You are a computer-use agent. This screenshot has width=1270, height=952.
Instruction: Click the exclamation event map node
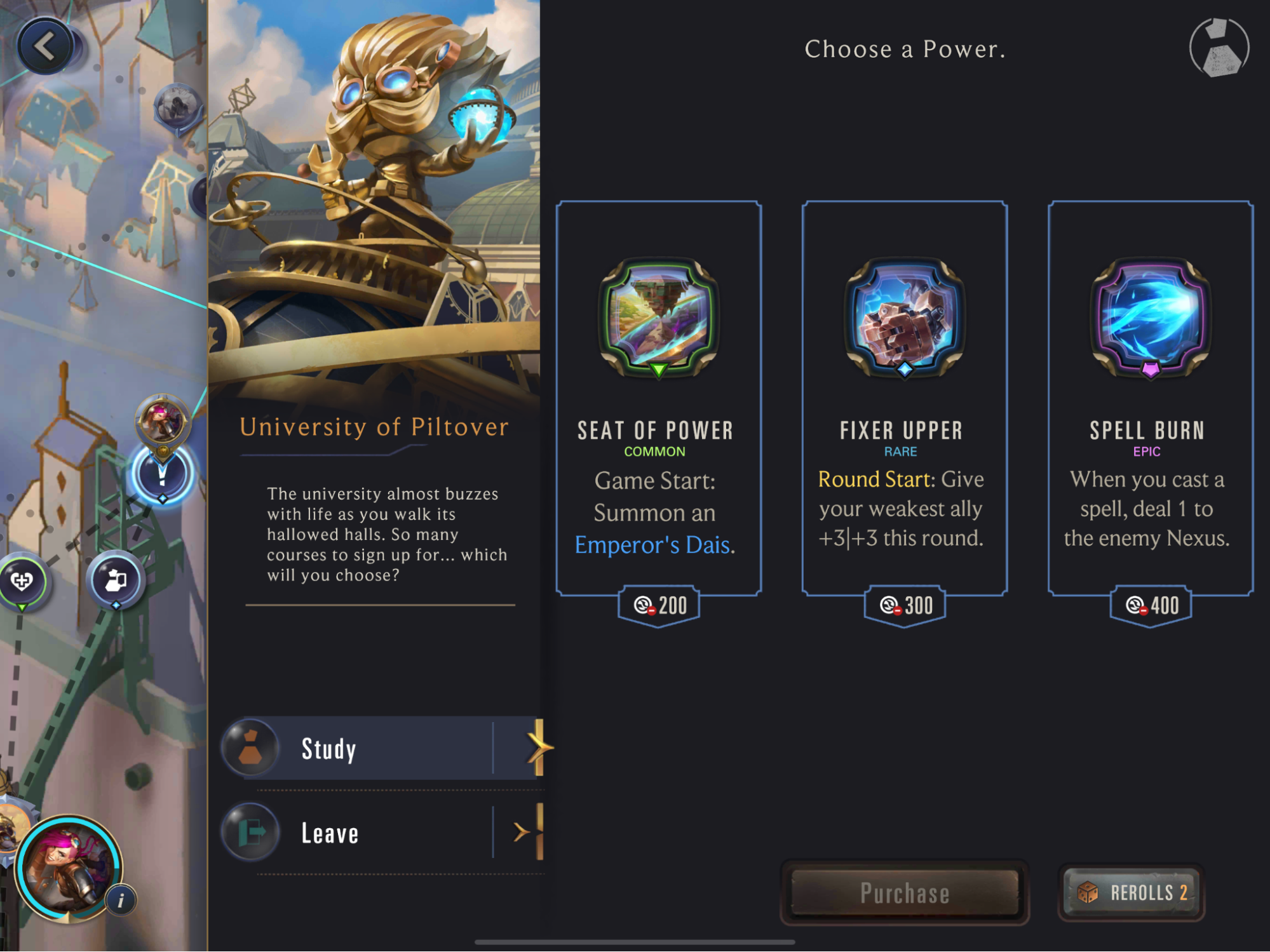click(x=162, y=474)
